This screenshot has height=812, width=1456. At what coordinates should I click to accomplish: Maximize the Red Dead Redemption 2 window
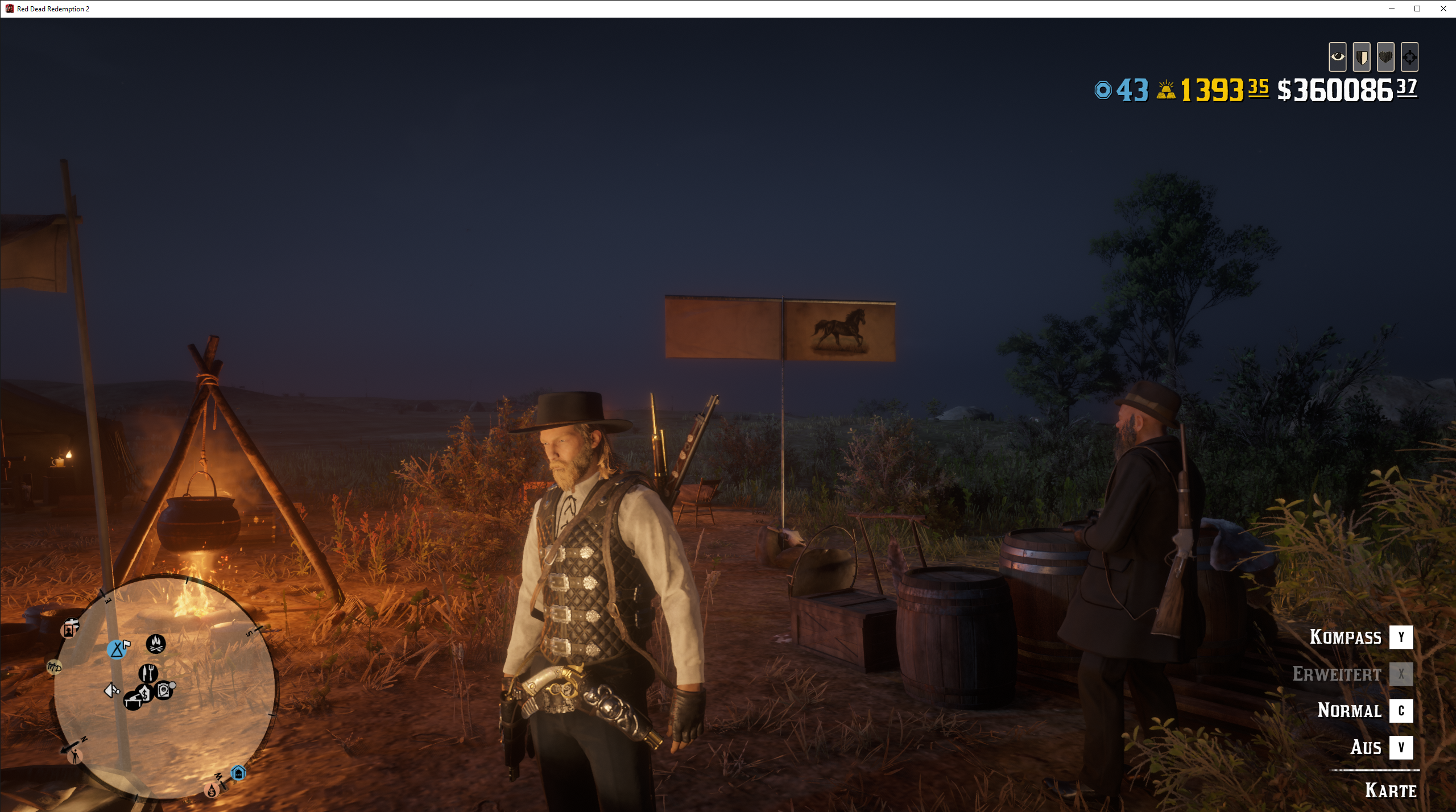1417,9
